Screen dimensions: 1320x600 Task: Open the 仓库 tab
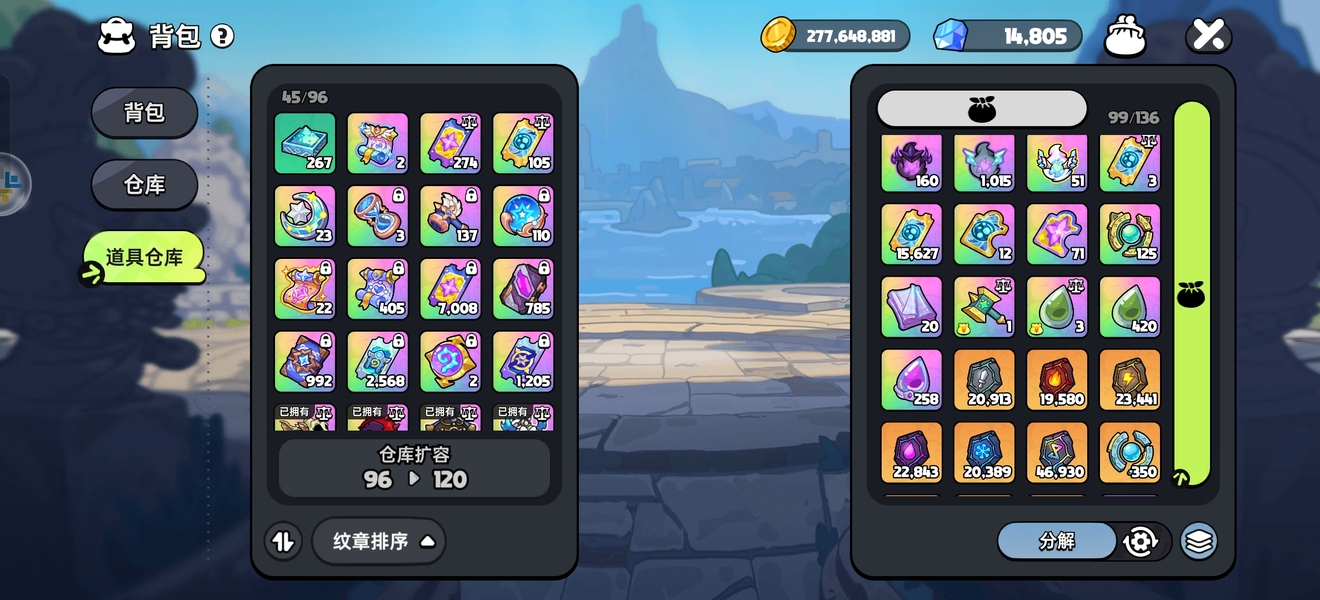point(144,185)
